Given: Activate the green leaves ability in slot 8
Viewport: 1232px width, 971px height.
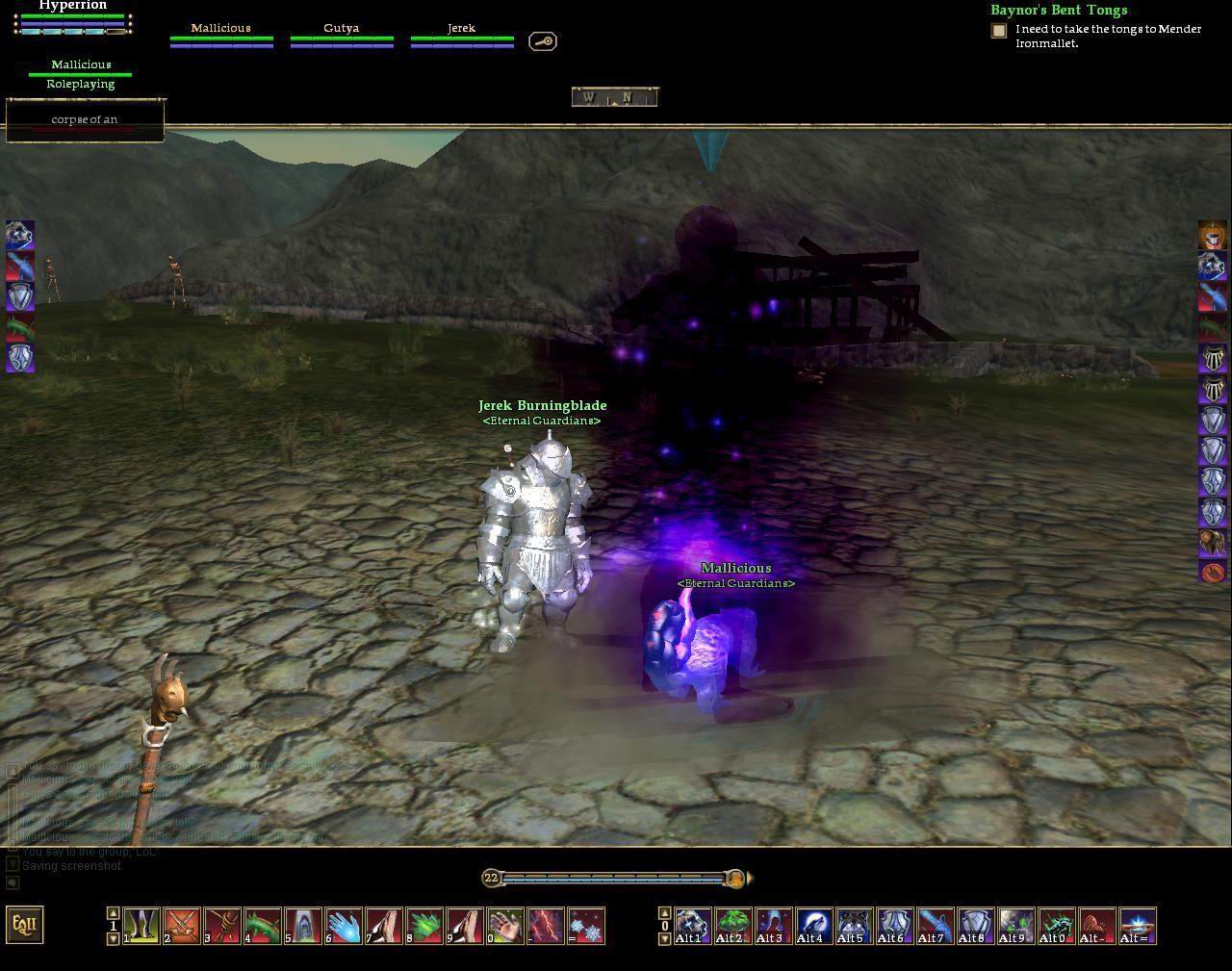Looking at the screenshot, I should [424, 926].
